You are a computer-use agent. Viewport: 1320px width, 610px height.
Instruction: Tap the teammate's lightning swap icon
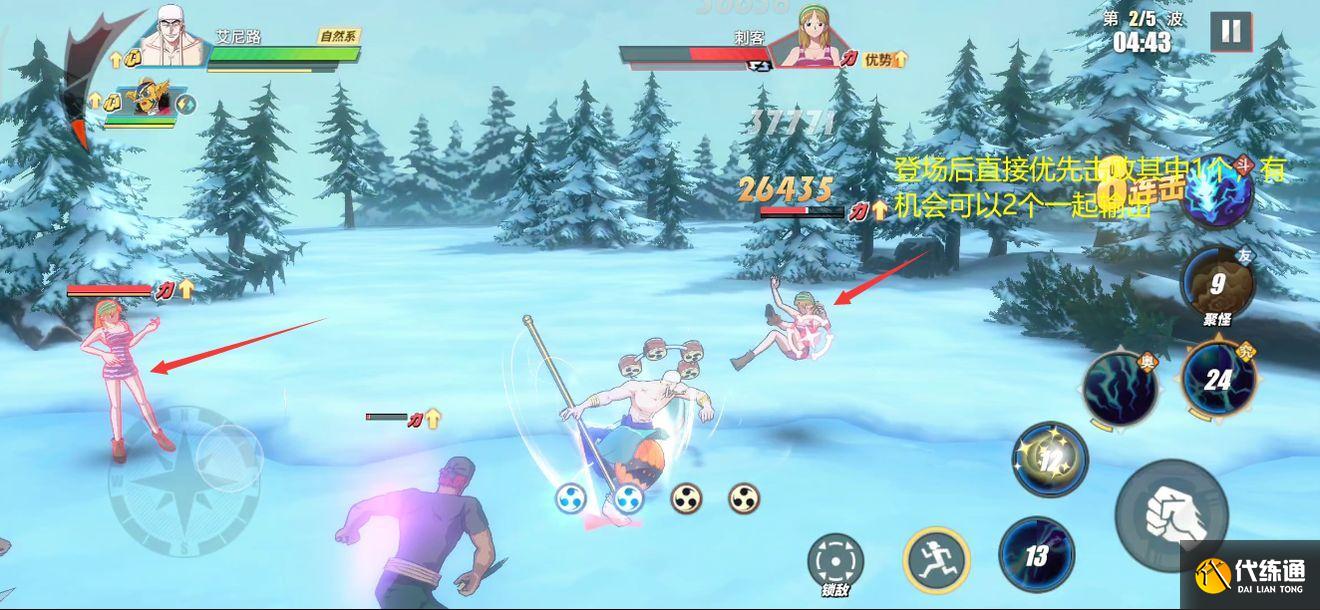pyautogui.click(x=186, y=103)
